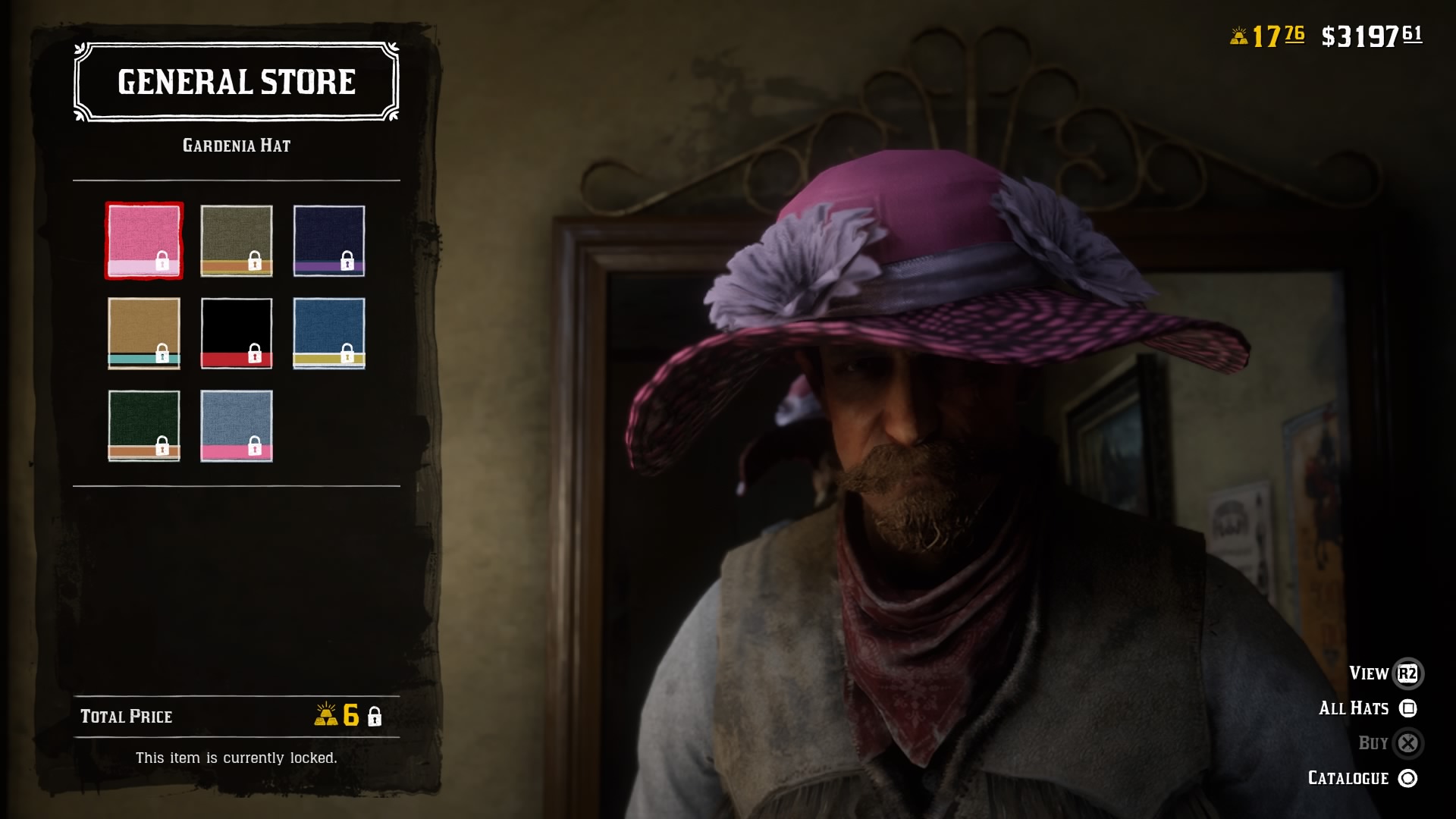Click the gold bars icon near Total Price
Viewport: 1456px width, 819px height.
click(326, 716)
